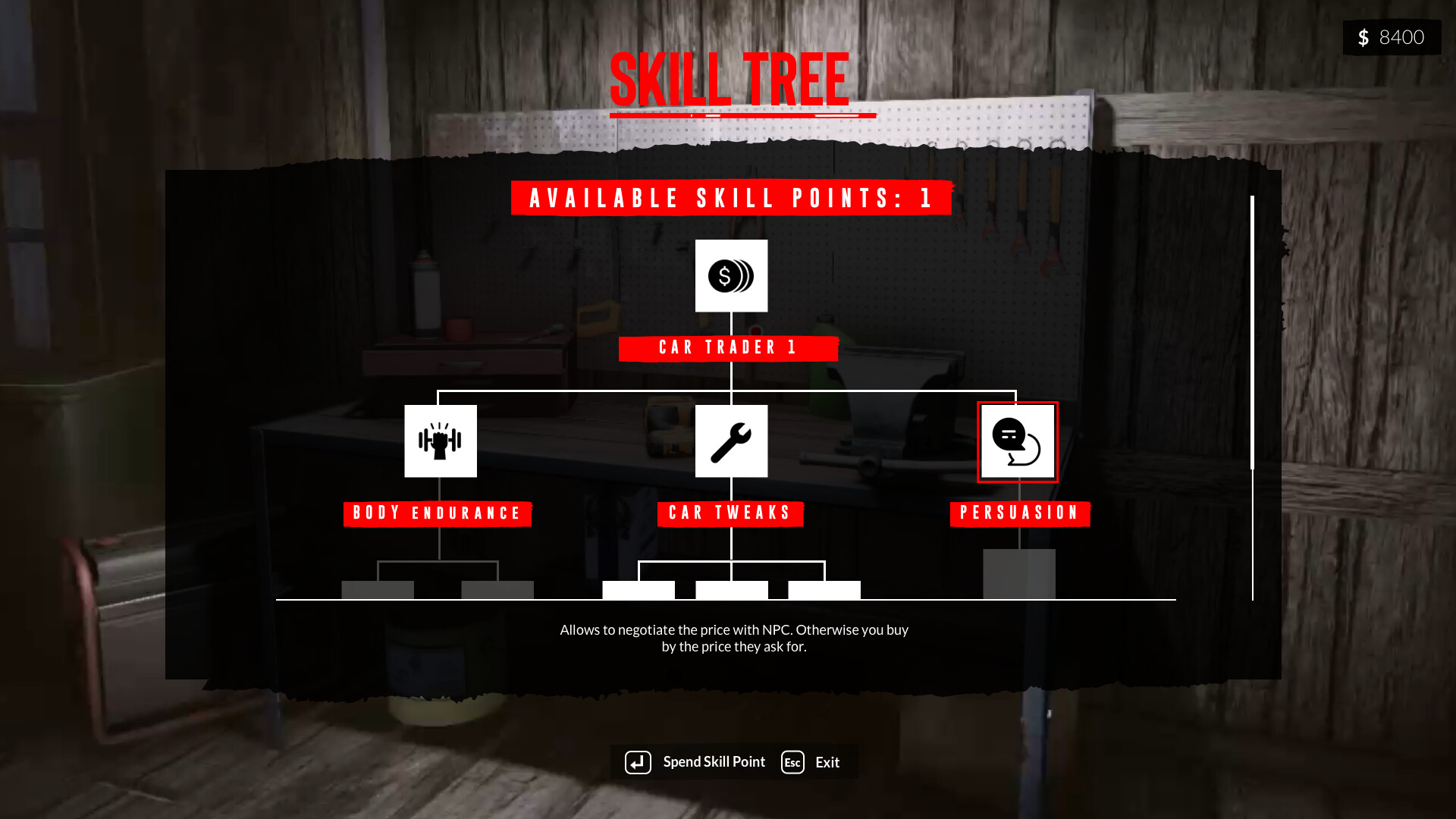Select the right white node under Car Tweaks
1456x819 pixels.
824,589
